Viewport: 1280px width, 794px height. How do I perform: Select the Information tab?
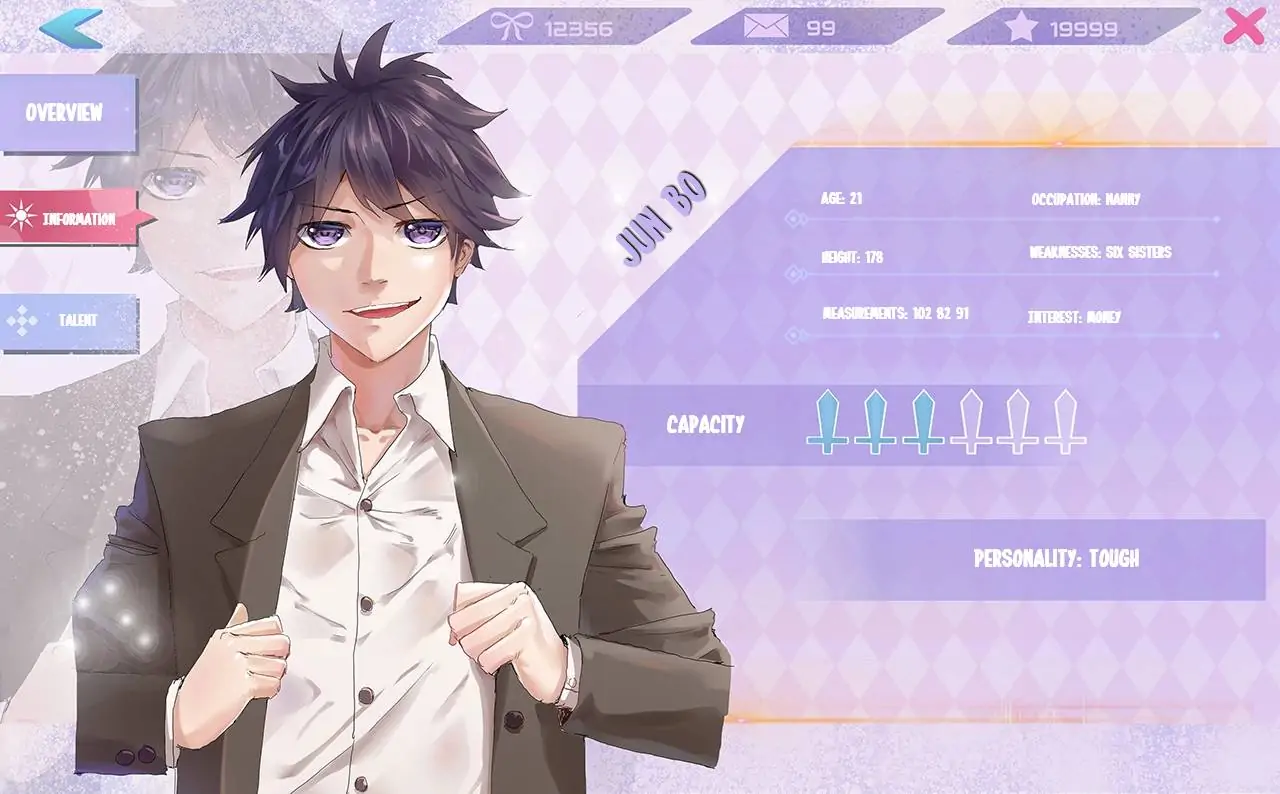pyautogui.click(x=70, y=218)
